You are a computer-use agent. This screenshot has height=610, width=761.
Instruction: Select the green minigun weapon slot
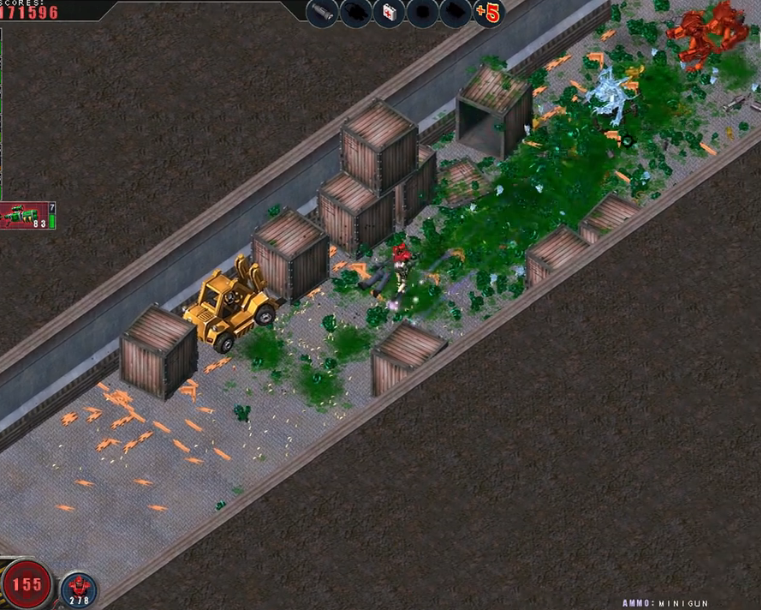(x=24, y=215)
